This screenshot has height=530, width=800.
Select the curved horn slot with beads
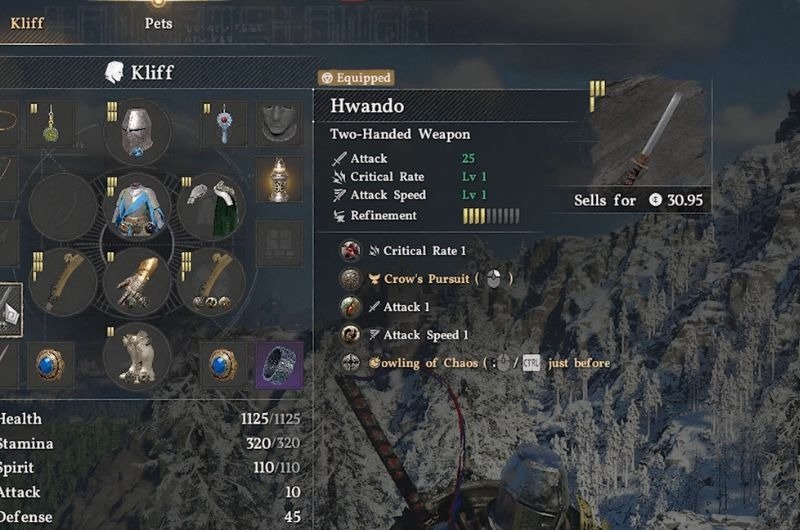click(212, 282)
